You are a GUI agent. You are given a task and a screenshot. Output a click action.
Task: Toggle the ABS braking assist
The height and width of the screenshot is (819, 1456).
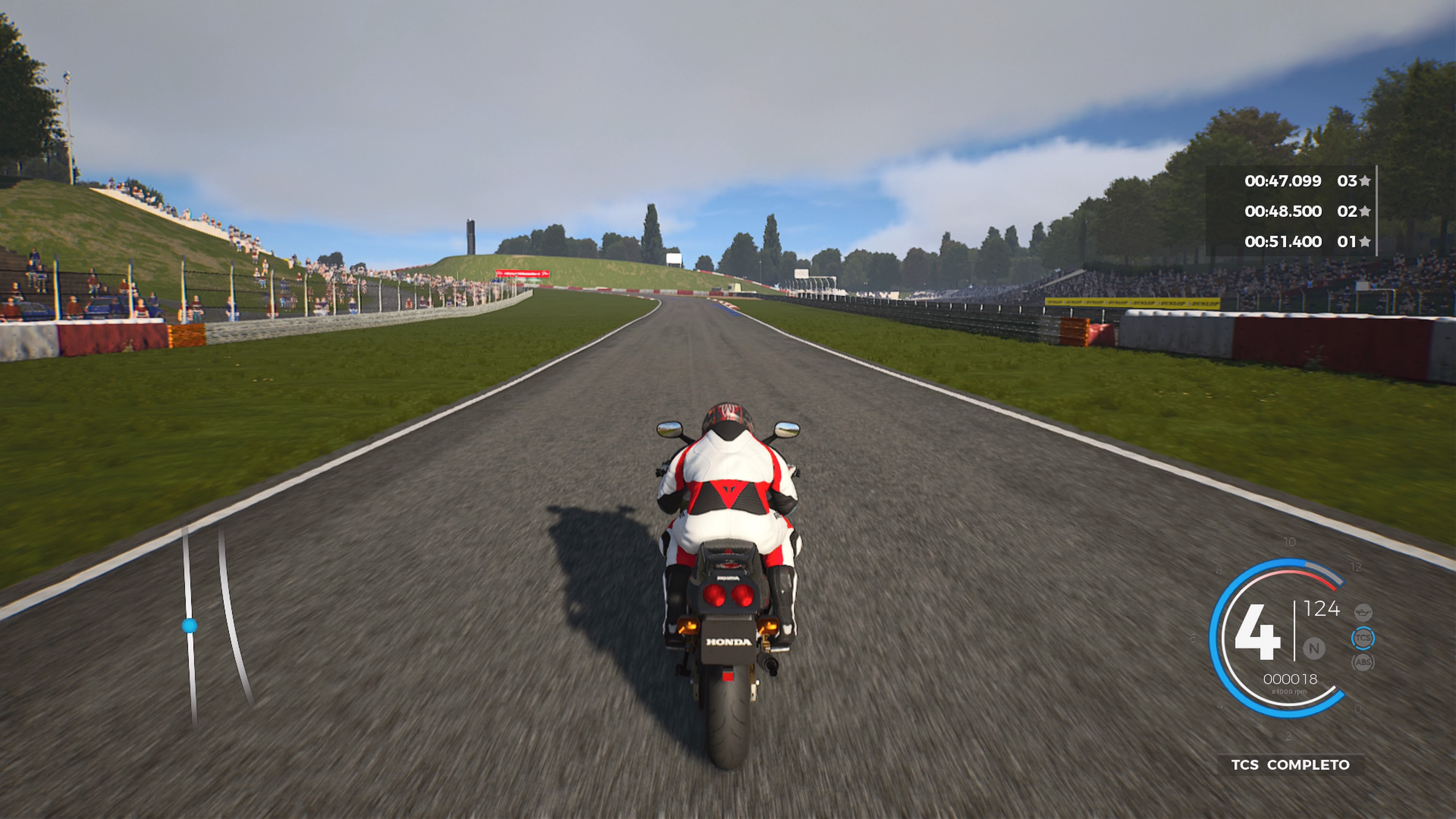click(1364, 662)
